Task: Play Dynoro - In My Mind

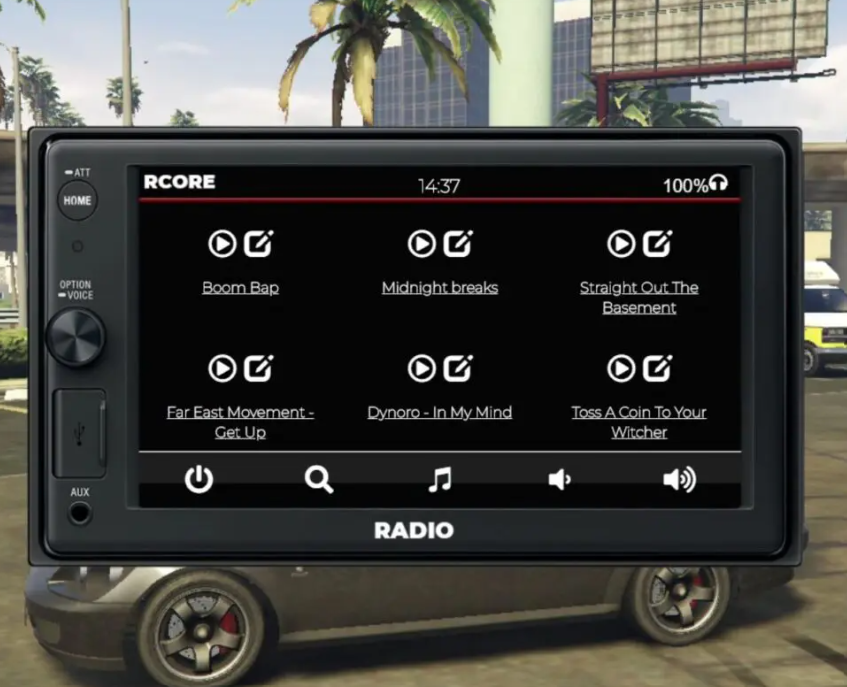Action: 421,369
